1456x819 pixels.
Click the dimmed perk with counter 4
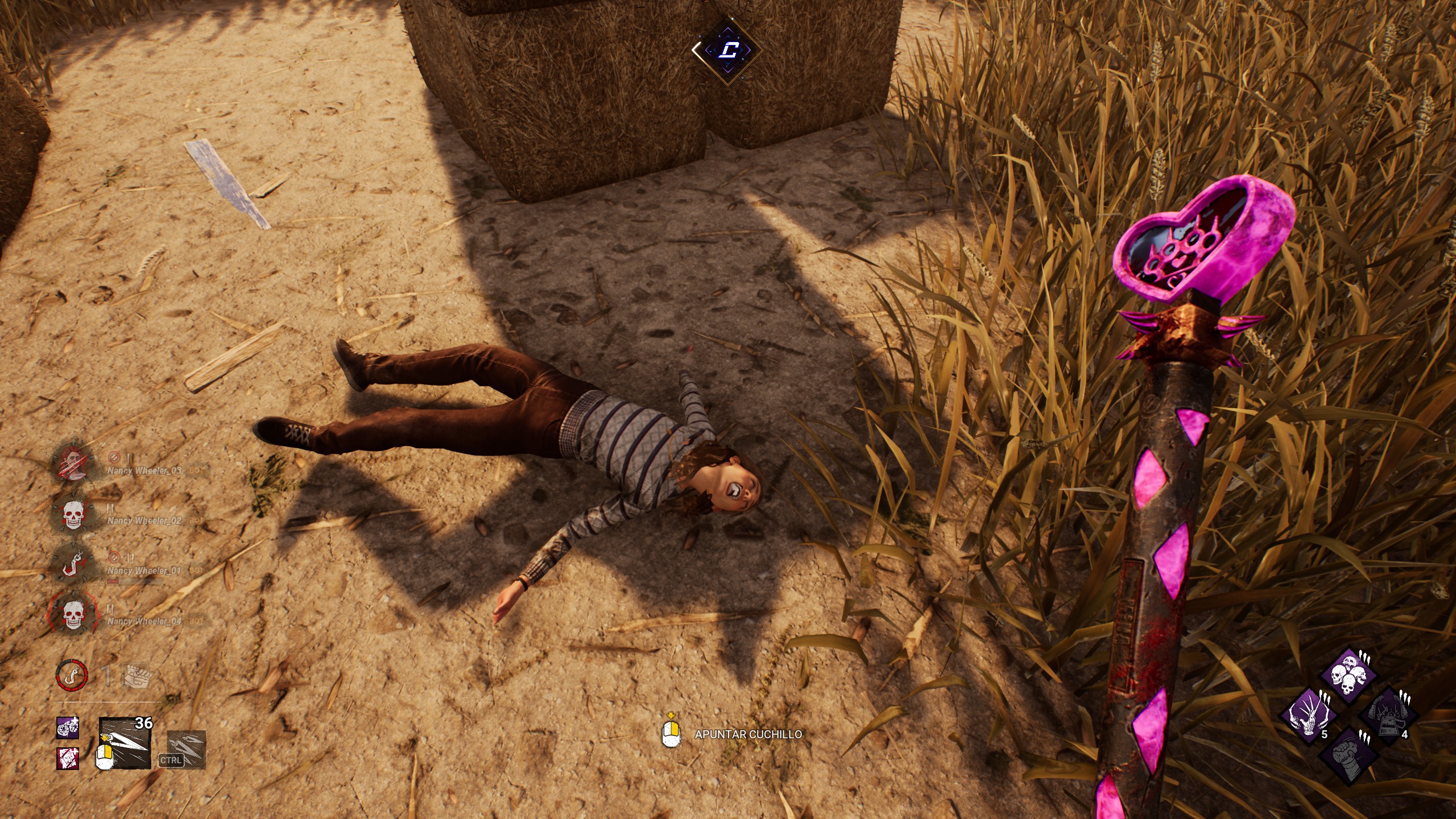tap(1387, 715)
